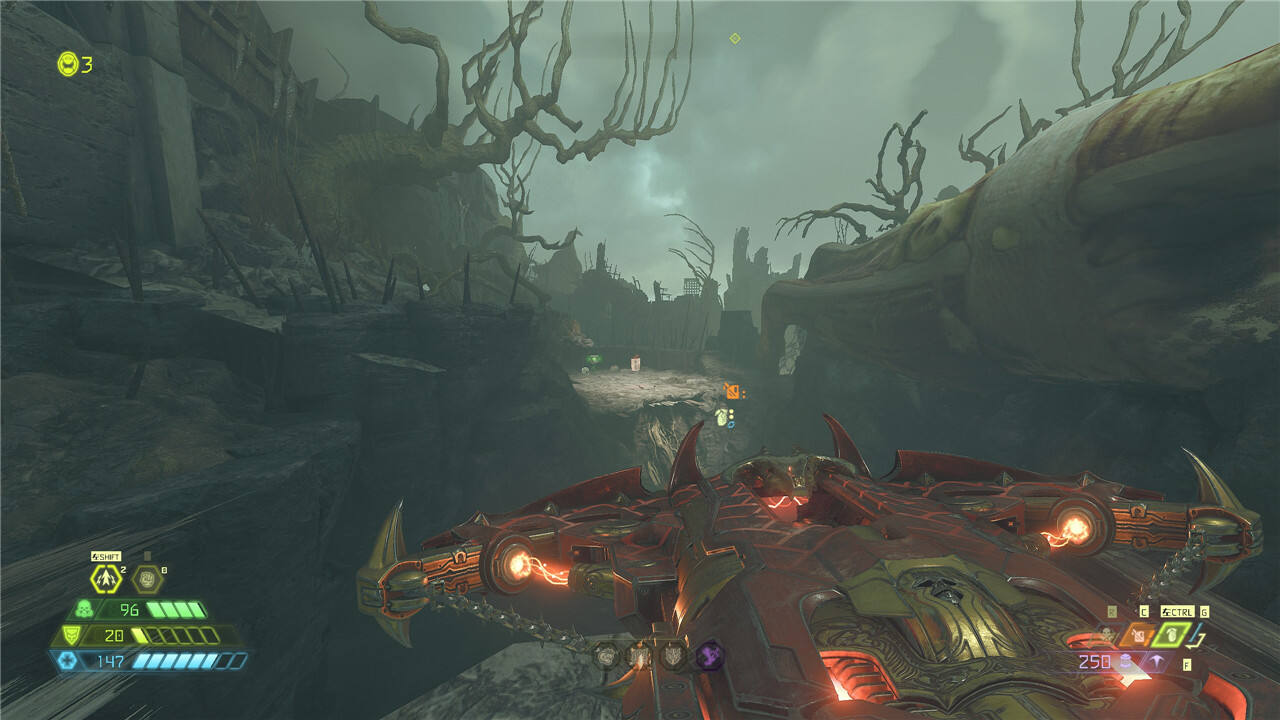Toggle the weapon mod arrow icon

[1158, 662]
